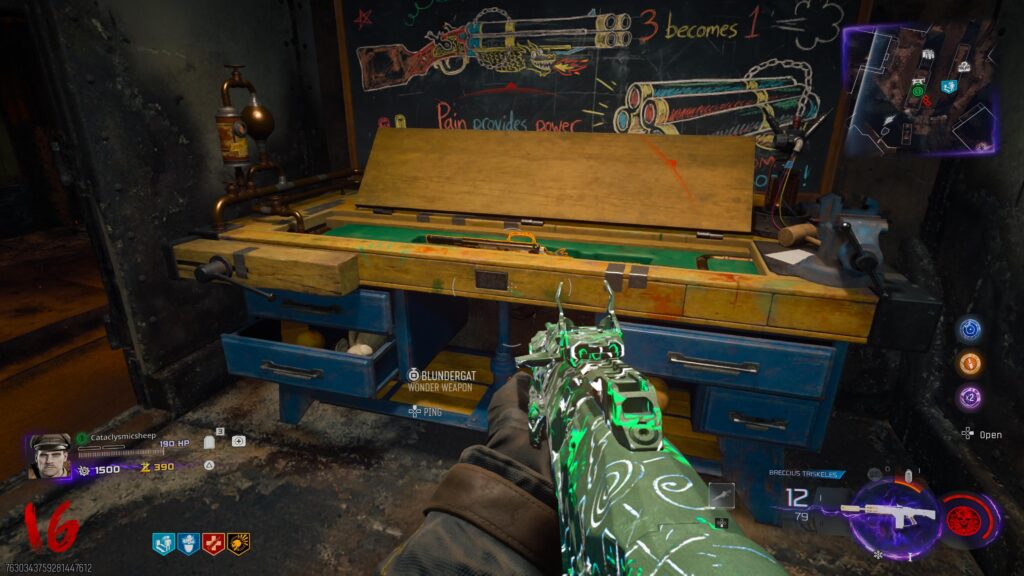
Task: Select the Quick Revive perk icon
Action: pyautogui.click(x=162, y=543)
